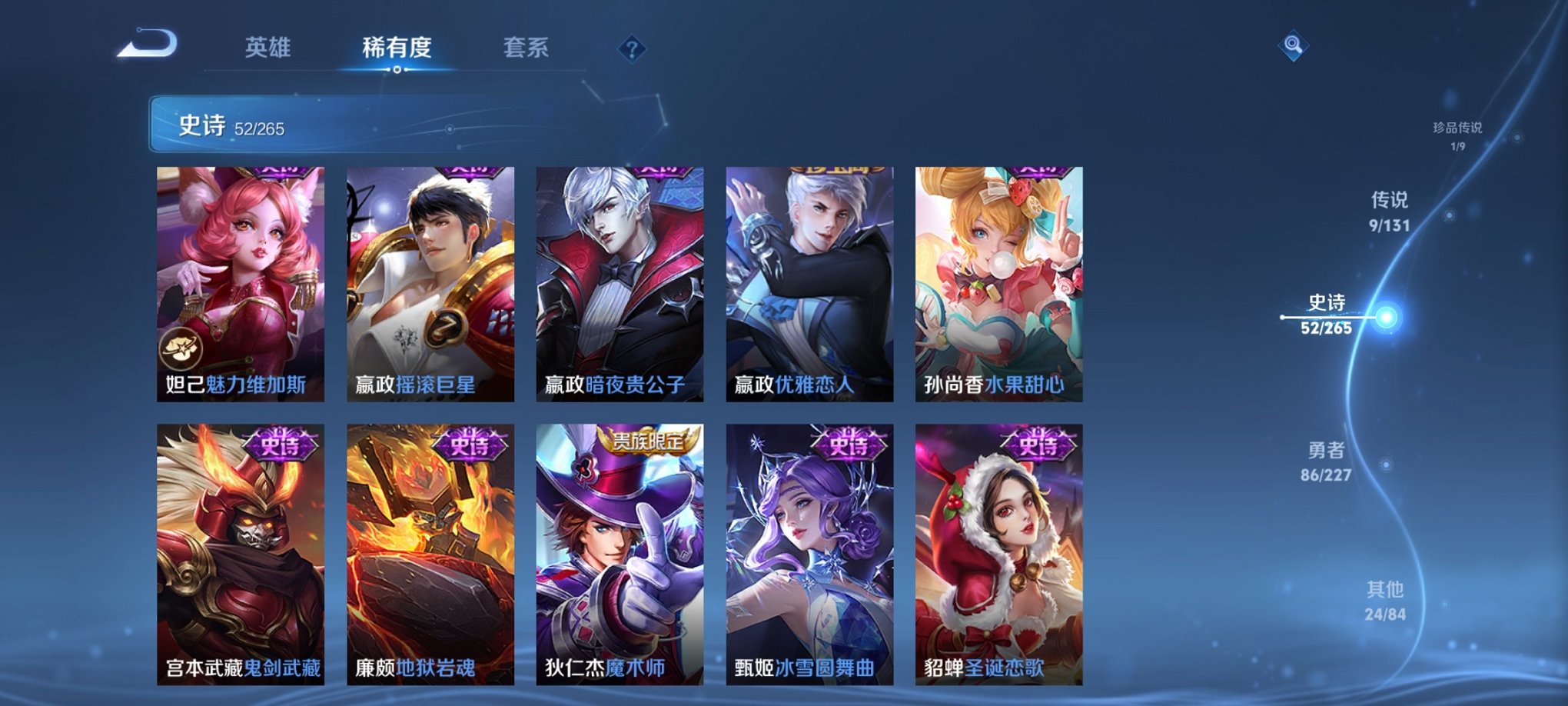
Task: Switch to the 英雄 tab
Action: [x=269, y=48]
